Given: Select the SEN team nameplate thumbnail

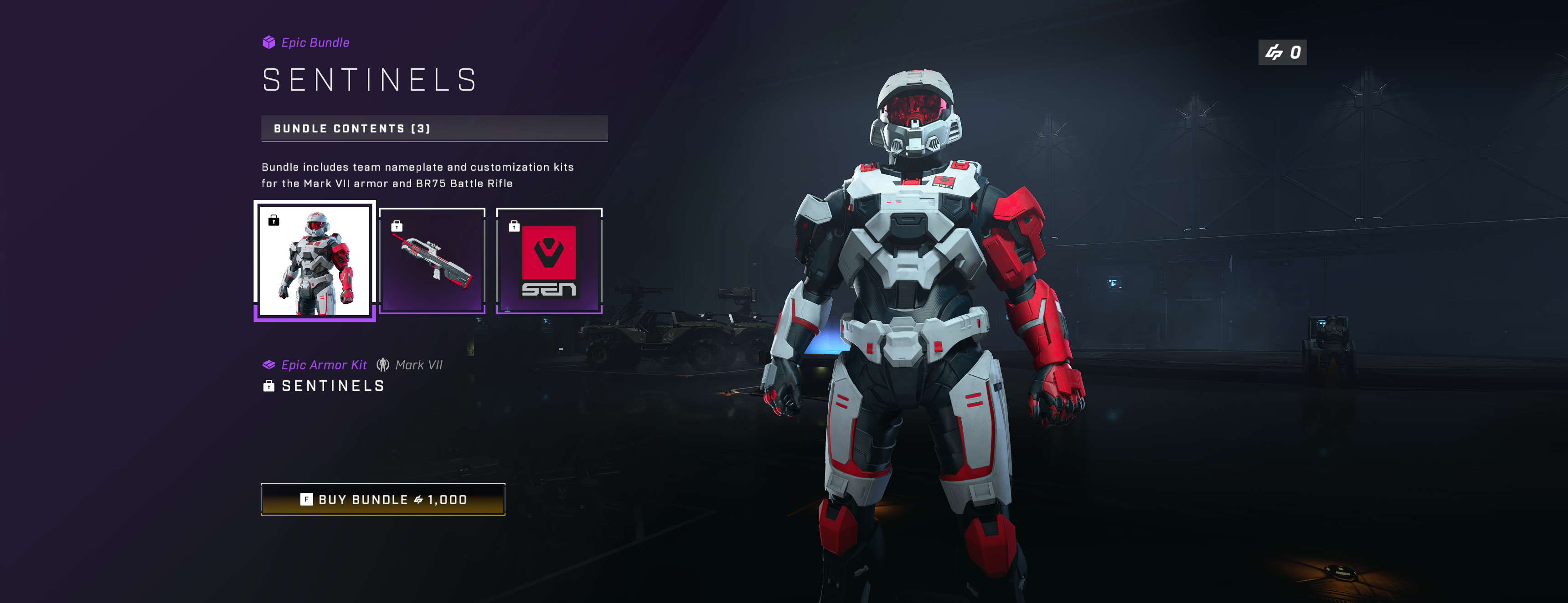Looking at the screenshot, I should tap(549, 261).
